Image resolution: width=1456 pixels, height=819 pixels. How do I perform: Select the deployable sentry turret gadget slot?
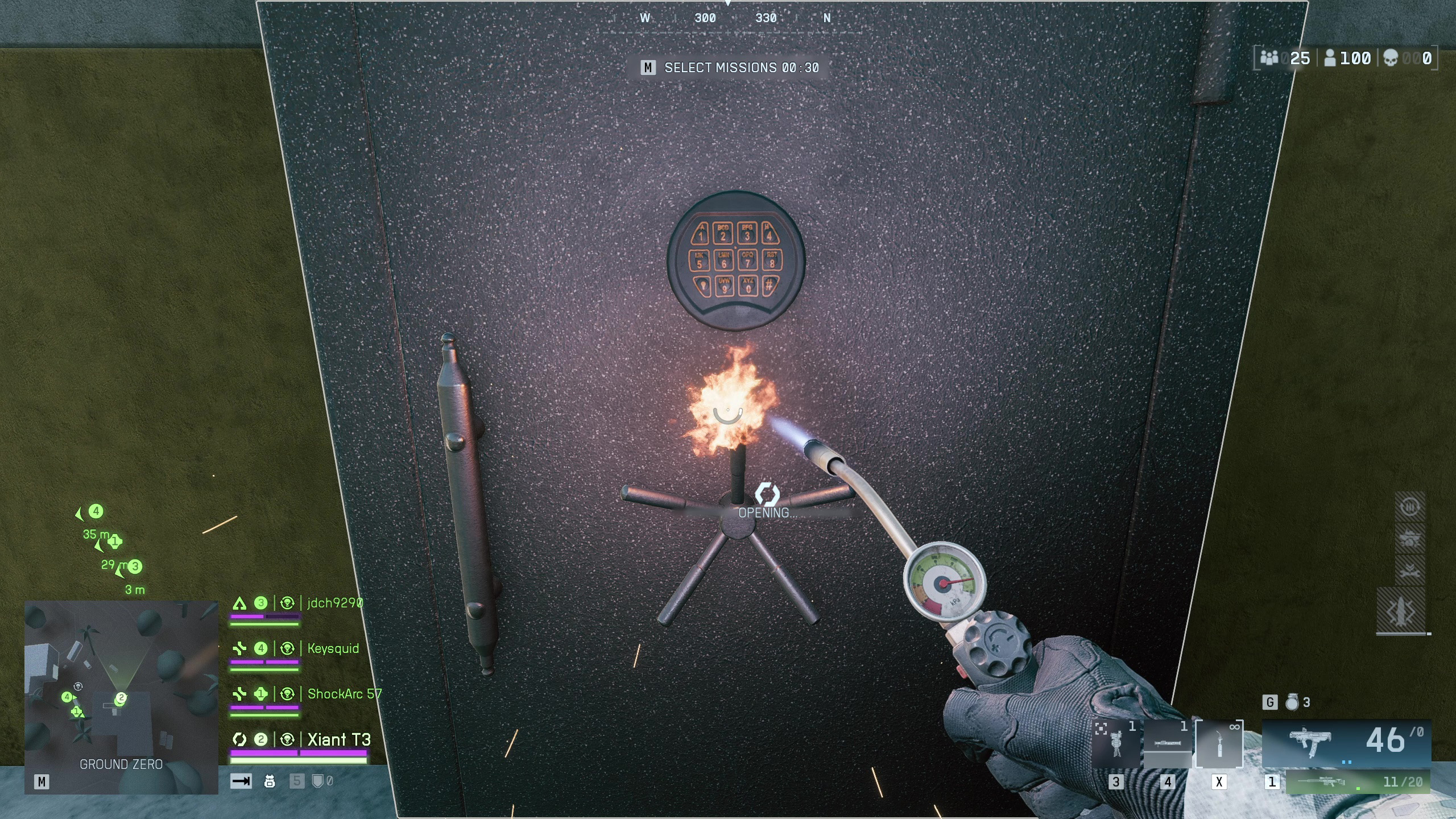[x=1116, y=743]
